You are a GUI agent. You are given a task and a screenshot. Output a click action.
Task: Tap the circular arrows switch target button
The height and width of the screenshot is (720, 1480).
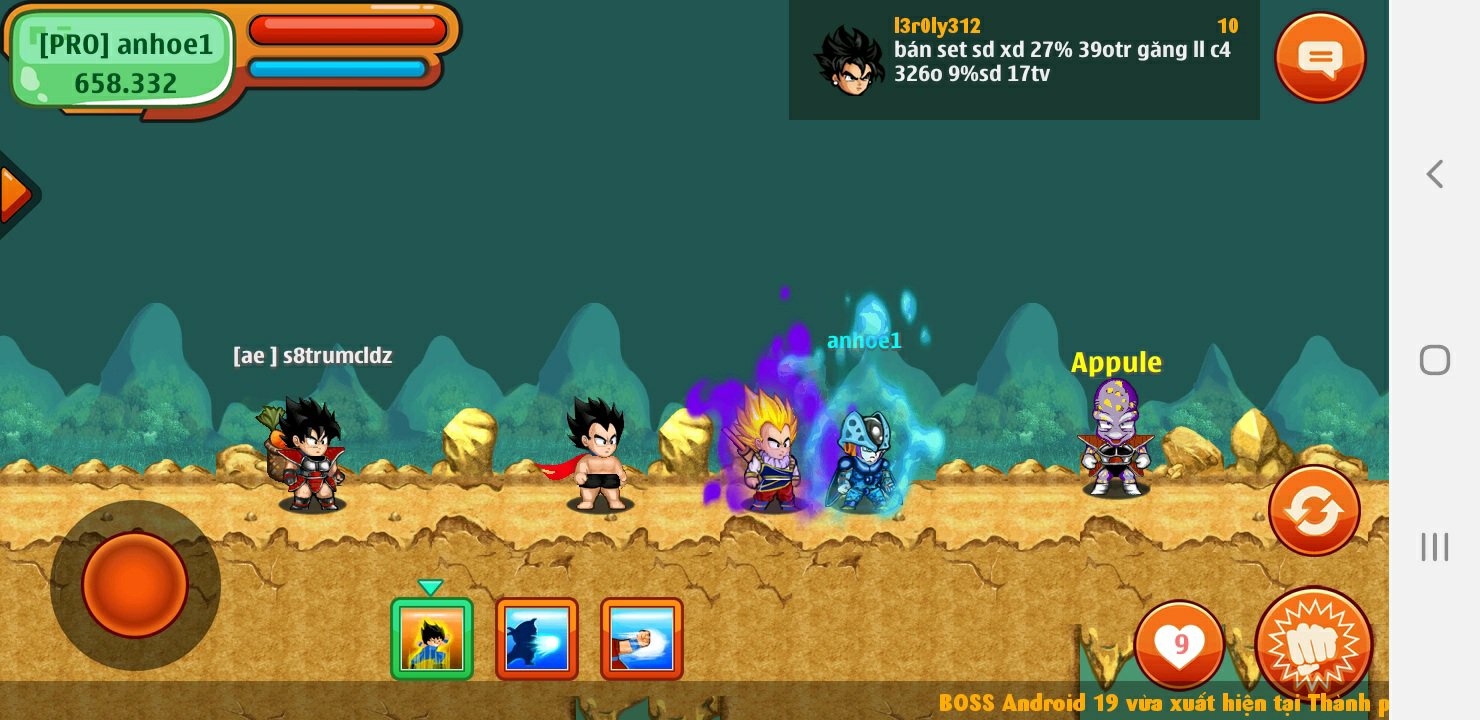1313,511
